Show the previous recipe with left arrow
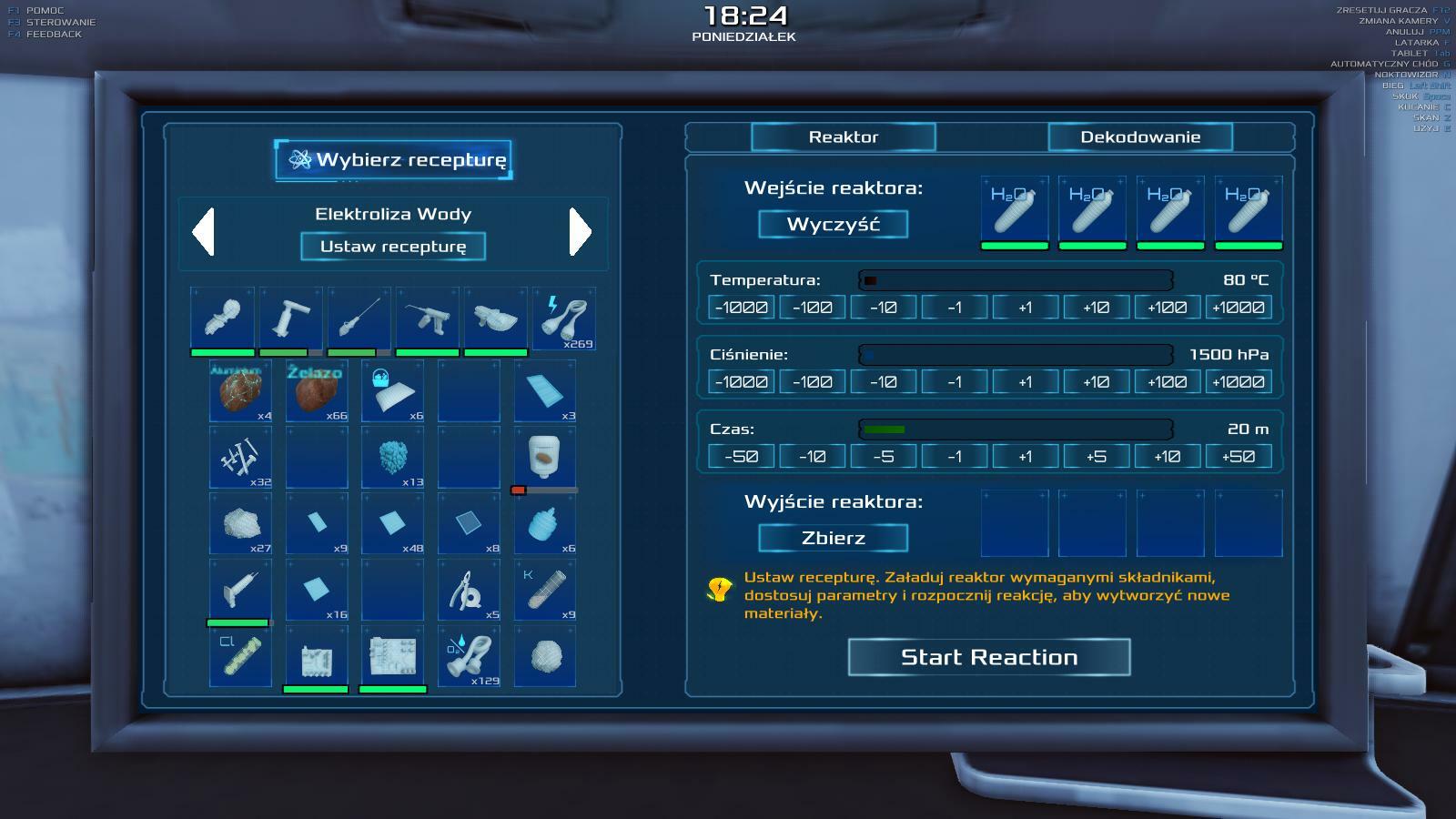Screen dimensions: 1456x819 click(204, 232)
